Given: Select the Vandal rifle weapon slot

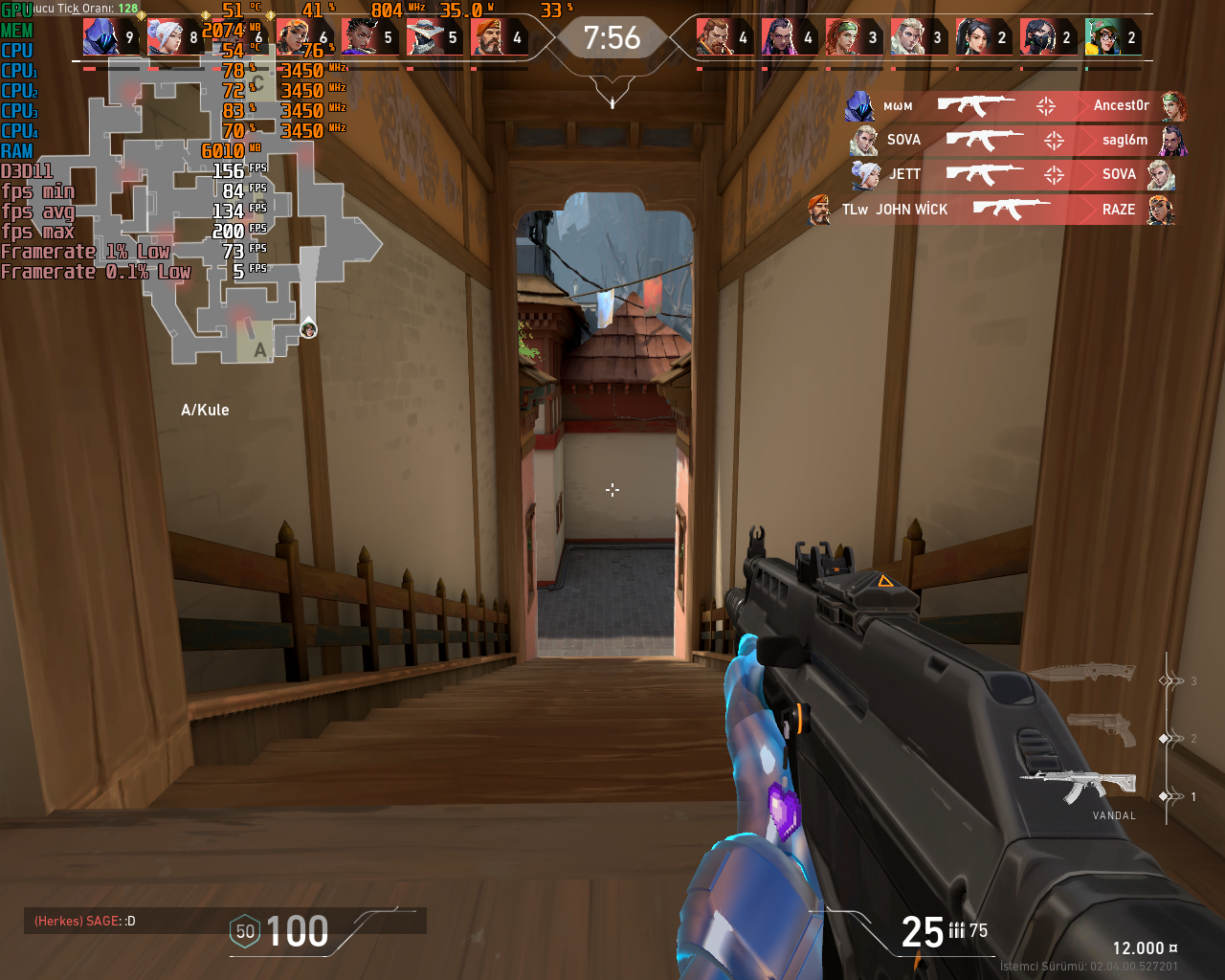Looking at the screenshot, I should (1081, 787).
